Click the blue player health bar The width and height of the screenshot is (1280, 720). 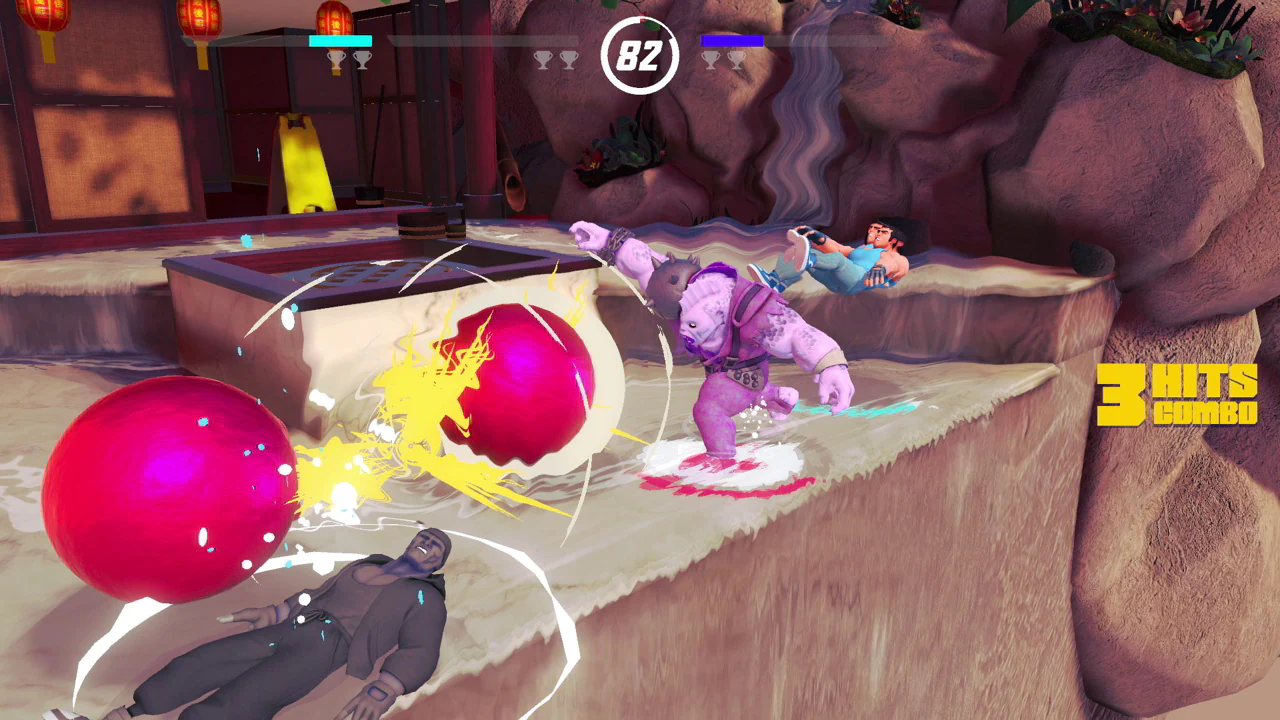[732, 41]
